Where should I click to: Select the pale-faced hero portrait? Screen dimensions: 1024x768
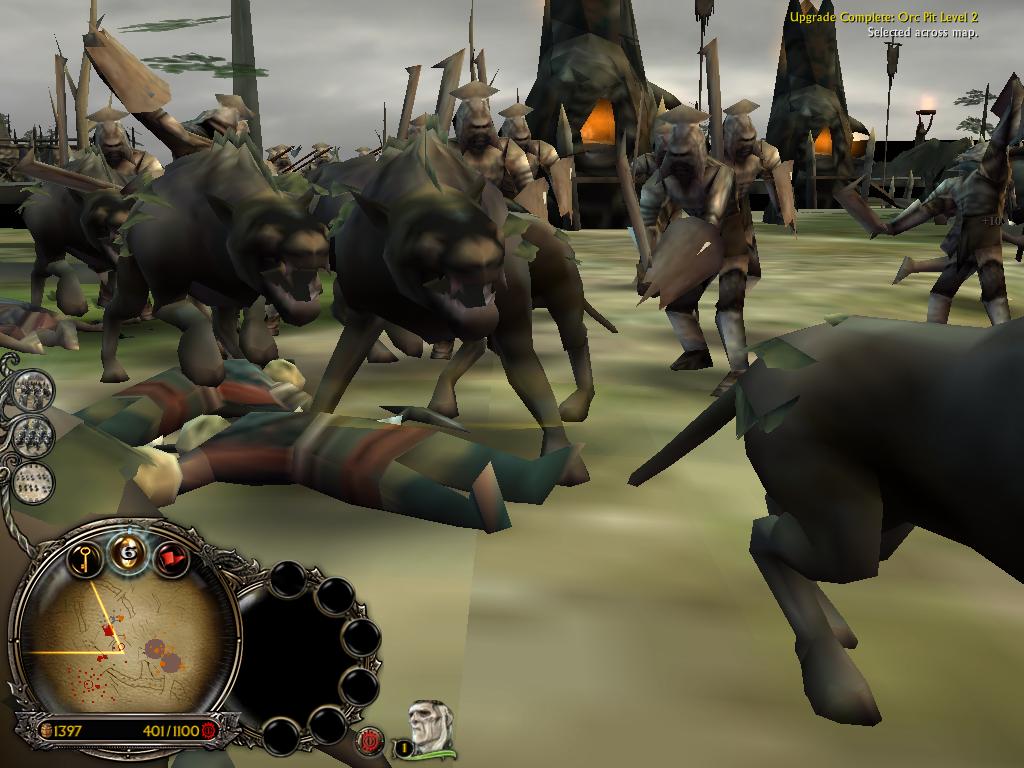tap(430, 727)
